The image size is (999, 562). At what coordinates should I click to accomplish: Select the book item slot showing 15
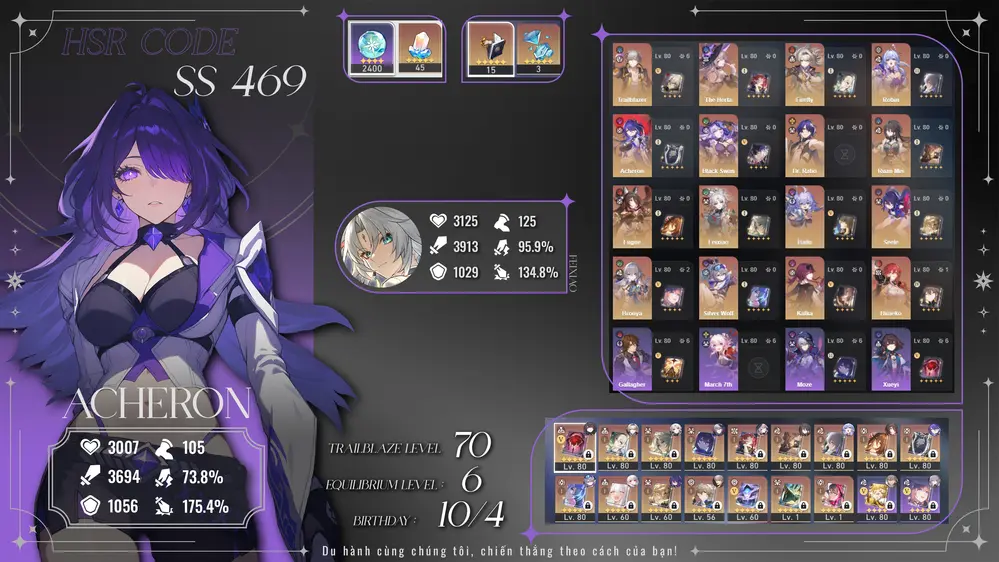pos(491,48)
